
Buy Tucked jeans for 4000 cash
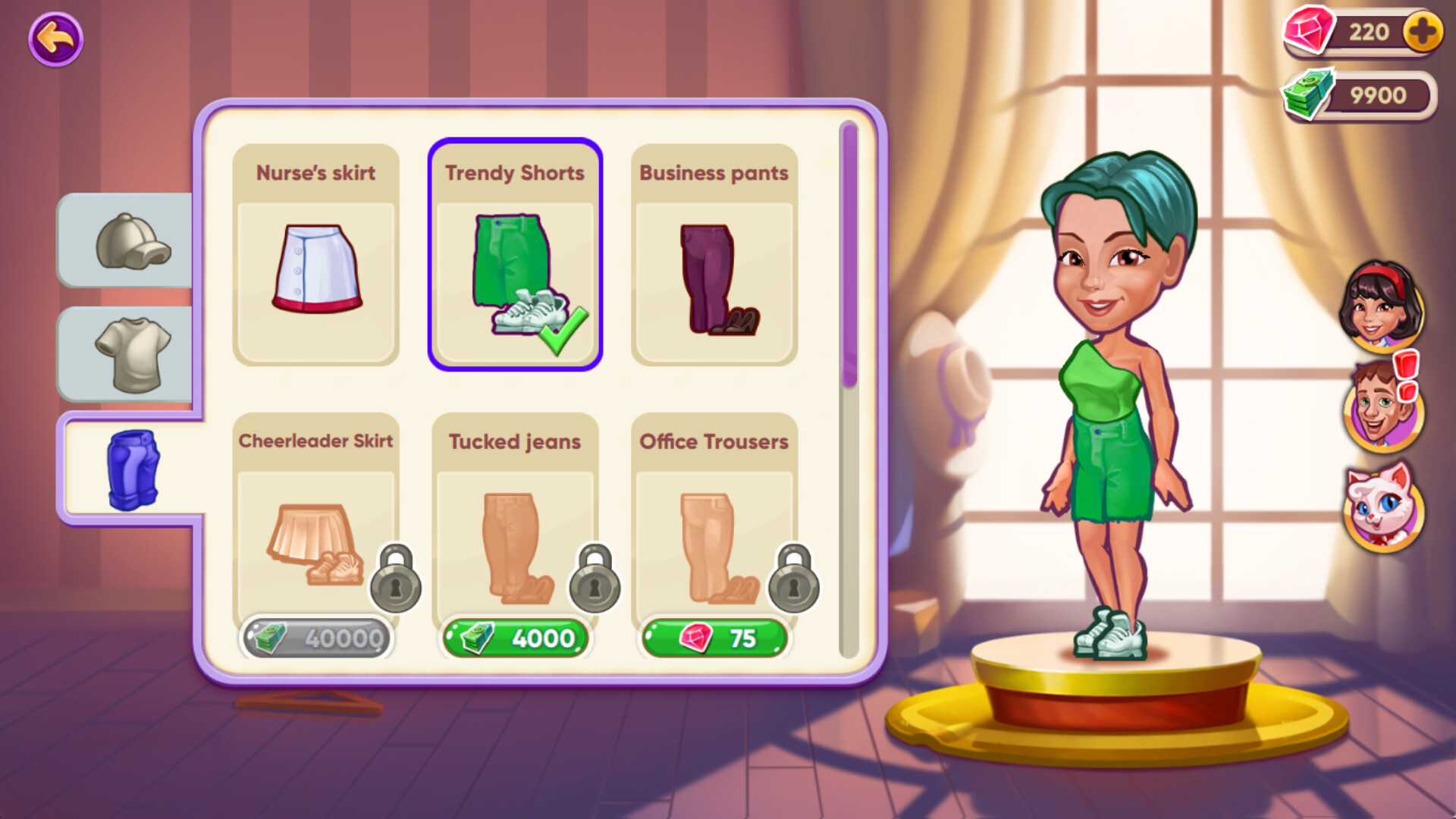click(514, 638)
